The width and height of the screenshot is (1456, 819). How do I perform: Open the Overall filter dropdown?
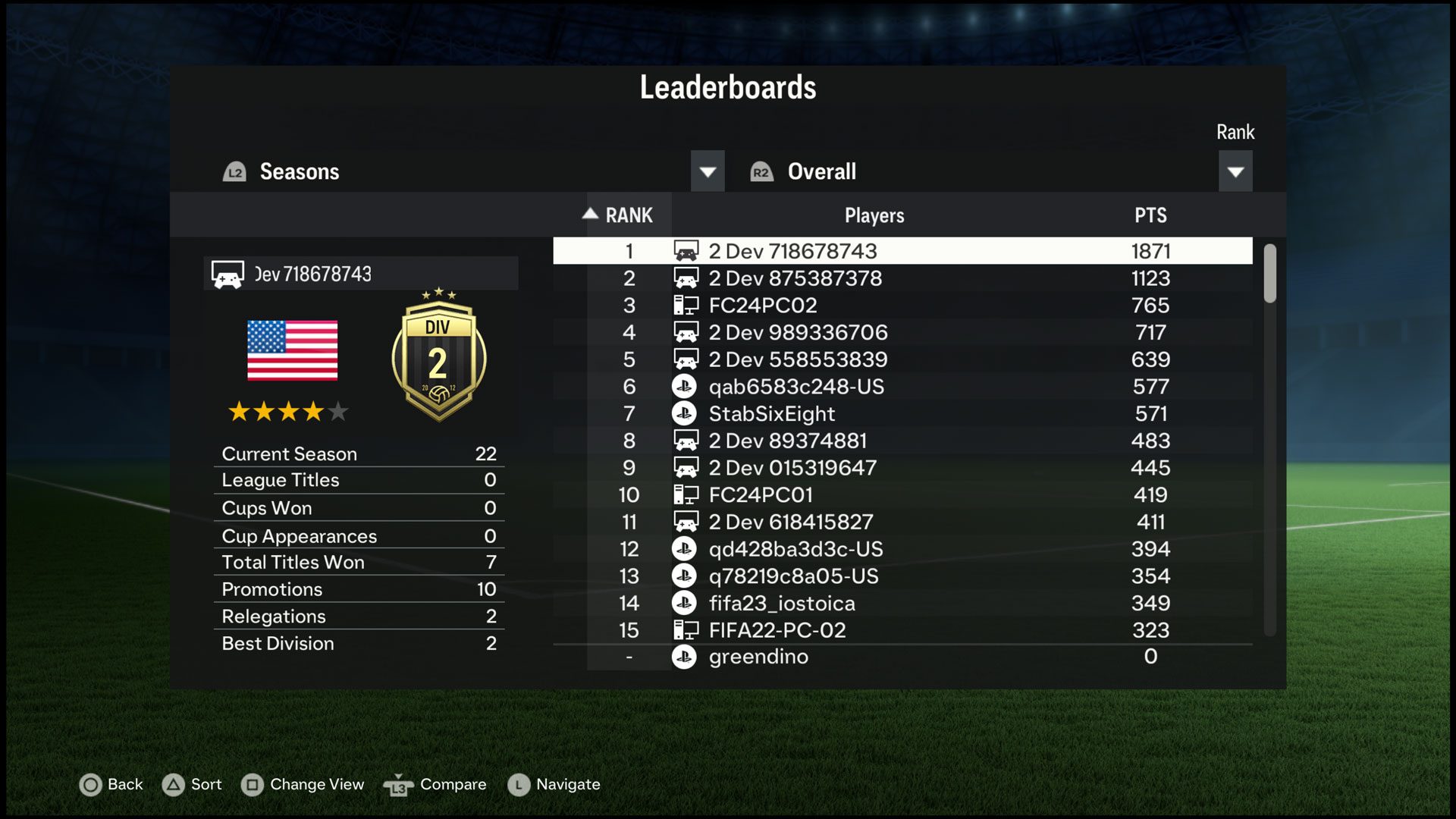coord(1236,171)
